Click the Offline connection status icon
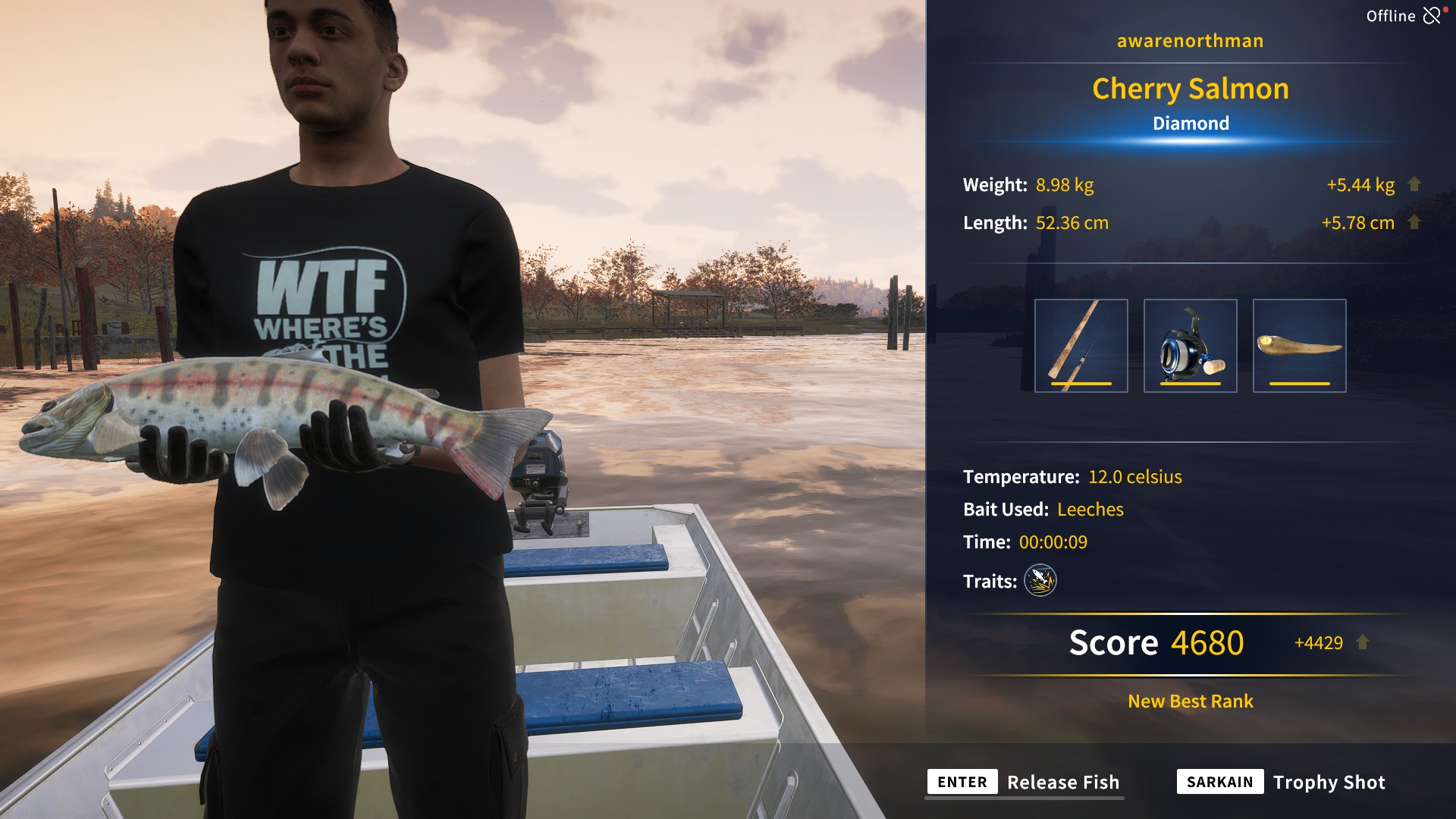 (x=1432, y=16)
